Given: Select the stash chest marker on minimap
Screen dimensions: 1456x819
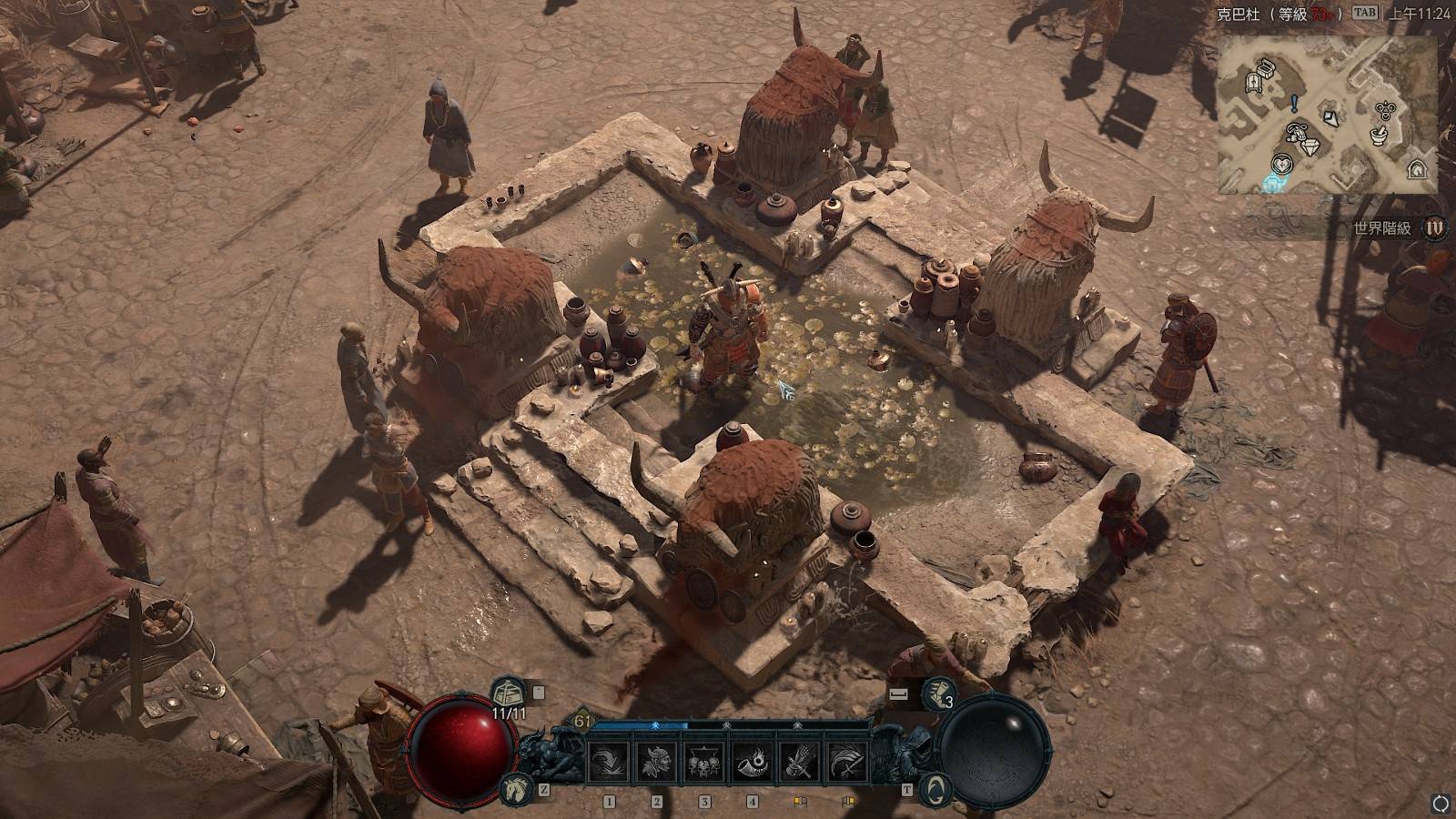Looking at the screenshot, I should [x=1266, y=66].
